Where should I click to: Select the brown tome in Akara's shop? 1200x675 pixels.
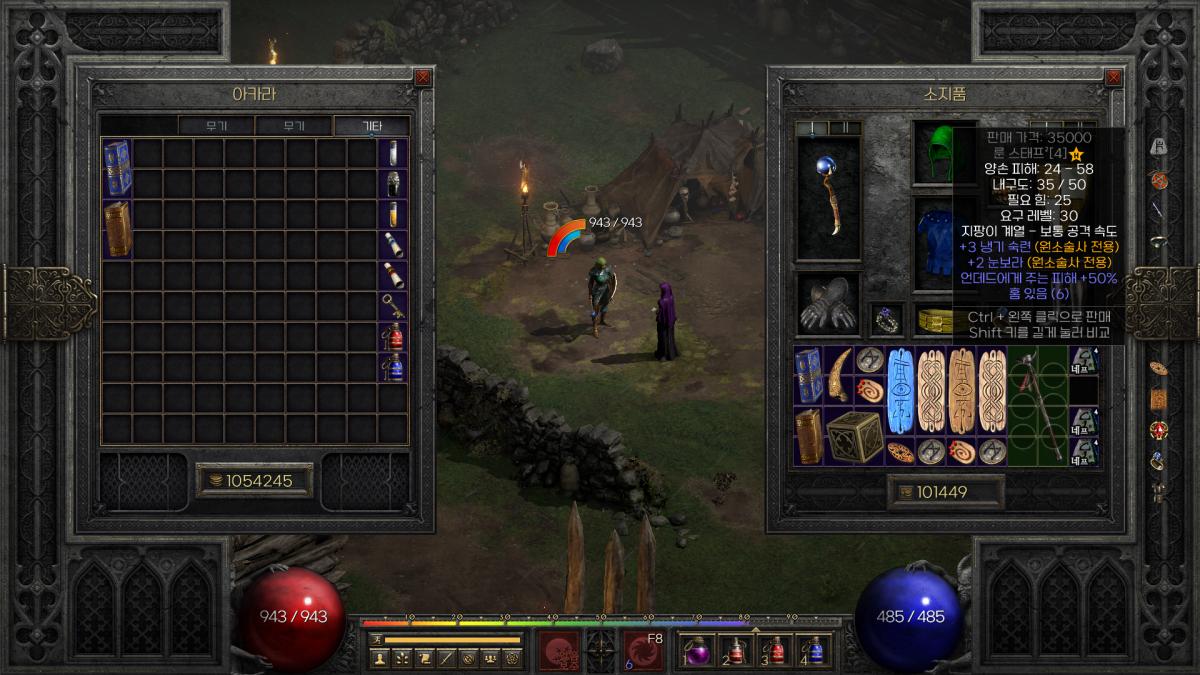(118, 229)
